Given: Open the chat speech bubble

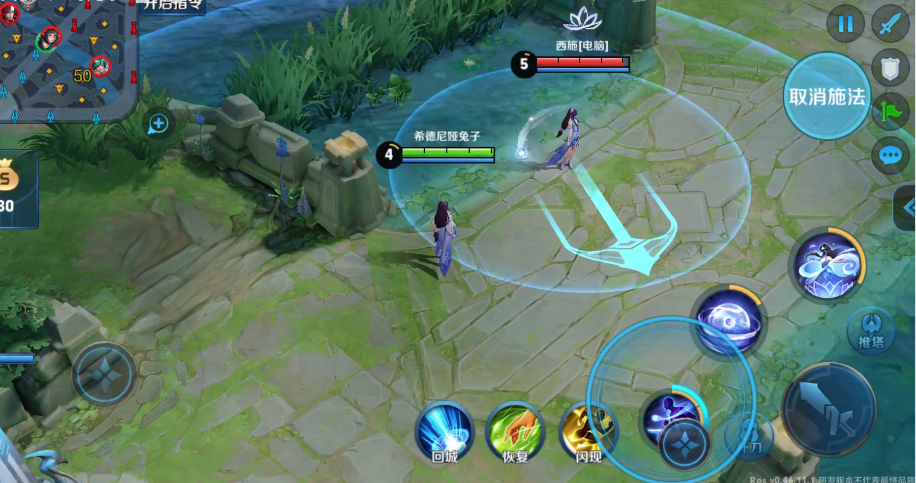Looking at the screenshot, I should pos(889,156).
